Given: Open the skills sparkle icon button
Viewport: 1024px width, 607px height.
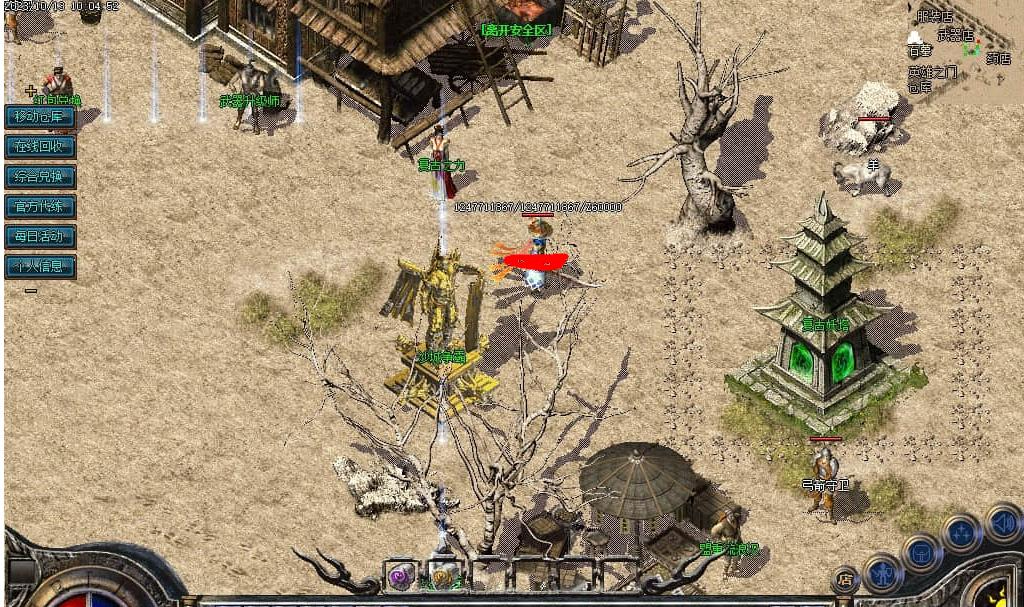Looking at the screenshot, I should 961,533.
